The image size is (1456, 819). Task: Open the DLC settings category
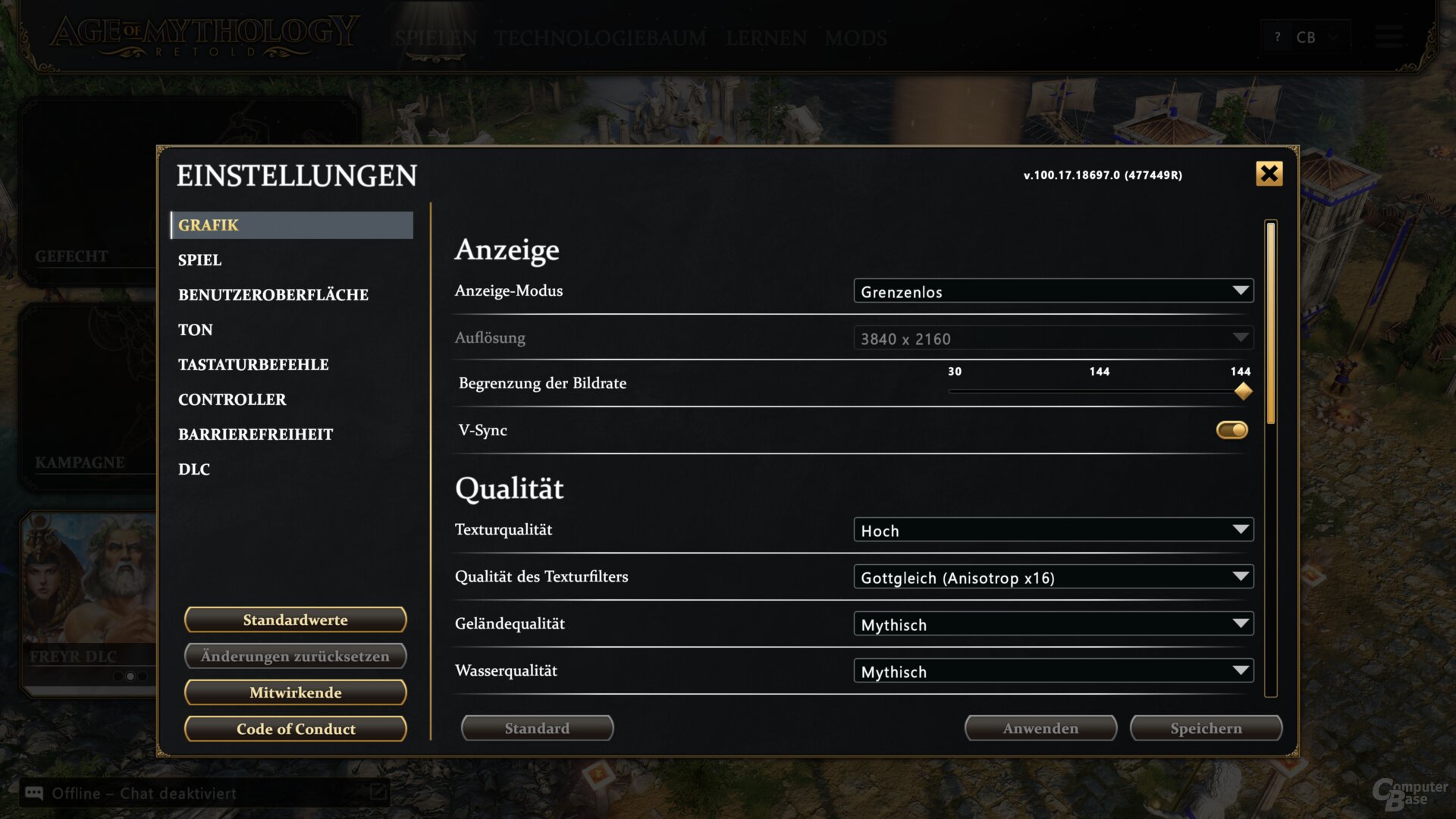pos(194,469)
